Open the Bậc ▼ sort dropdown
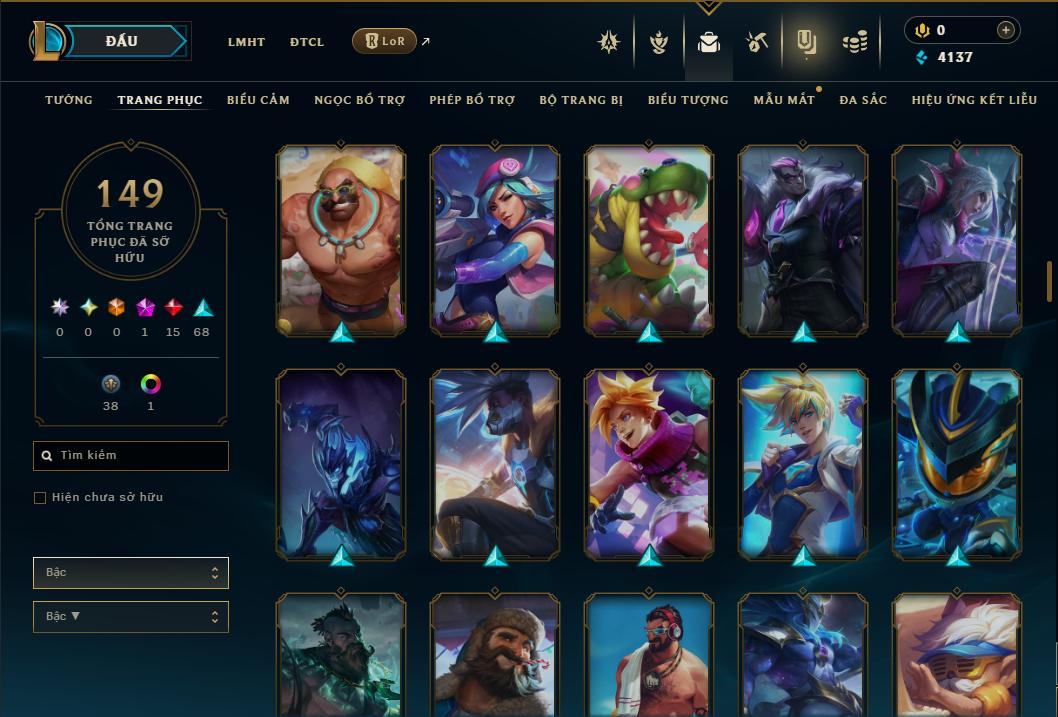The image size is (1058, 717). tap(131, 617)
